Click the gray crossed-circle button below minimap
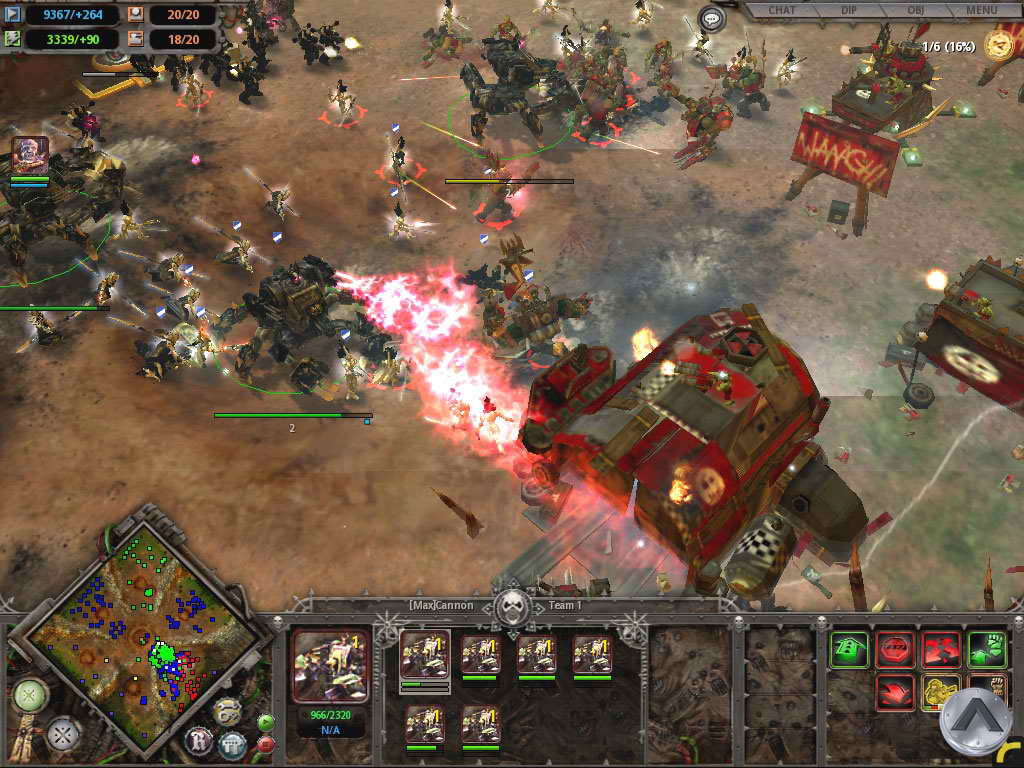The height and width of the screenshot is (768, 1024). point(65,735)
